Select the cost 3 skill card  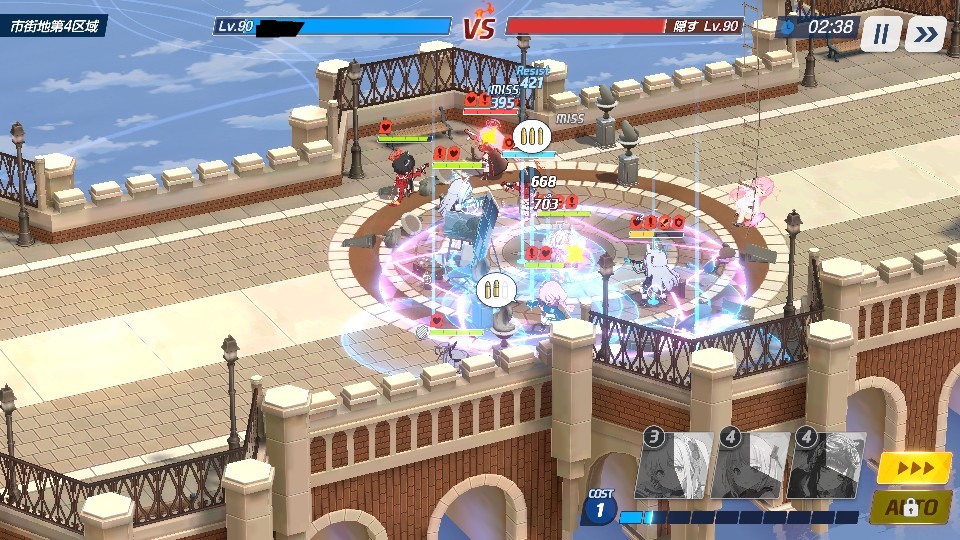[673, 466]
